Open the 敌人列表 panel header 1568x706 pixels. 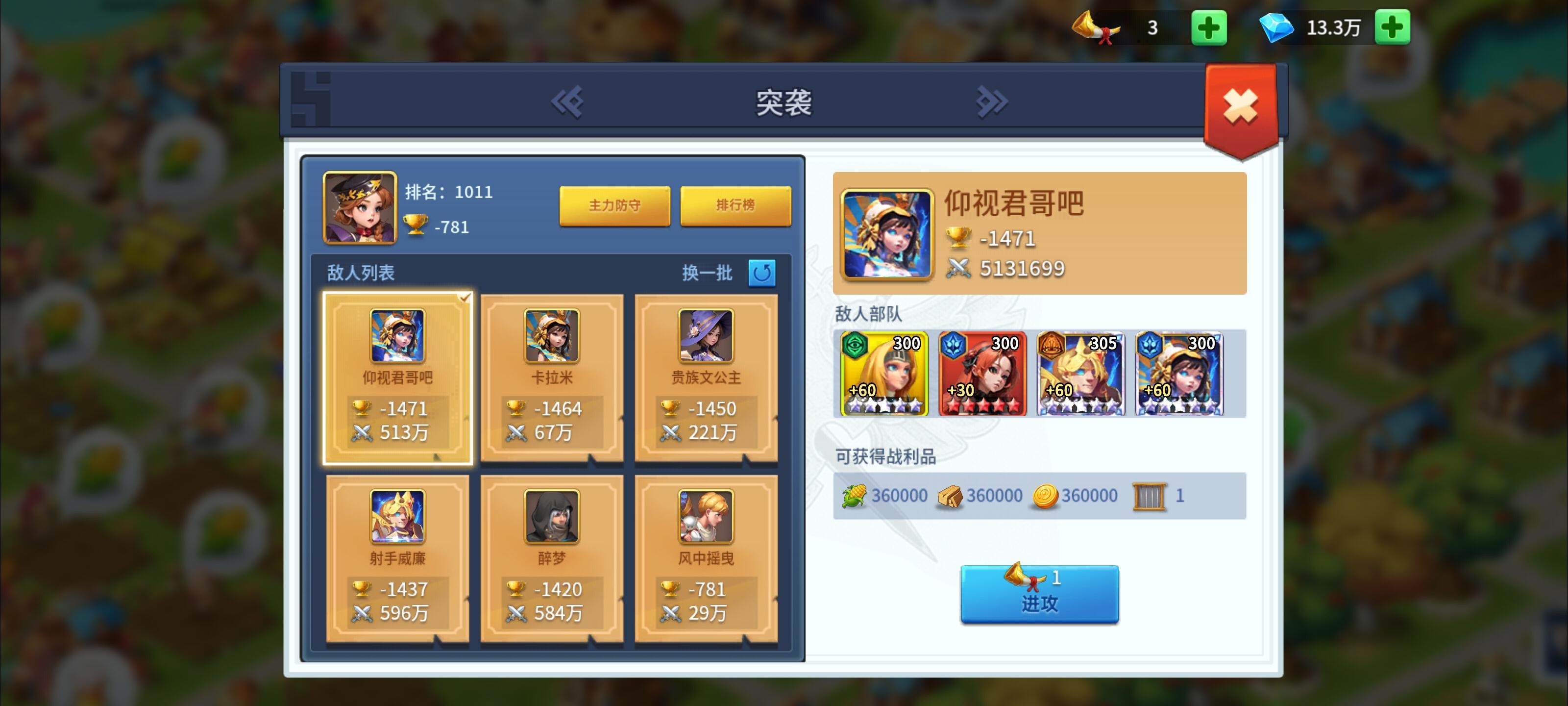[x=359, y=273]
